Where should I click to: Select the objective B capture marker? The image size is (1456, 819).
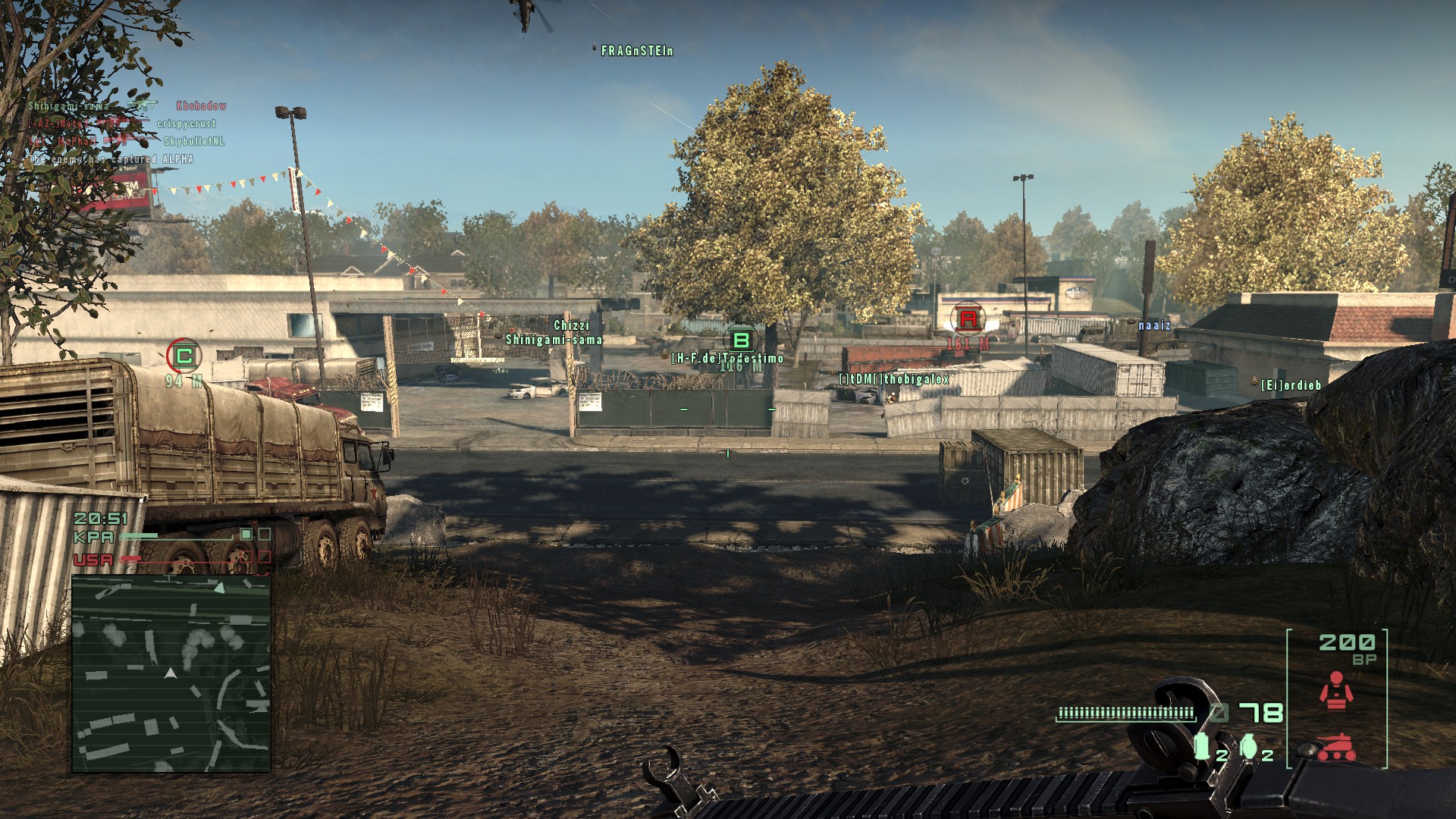[741, 340]
